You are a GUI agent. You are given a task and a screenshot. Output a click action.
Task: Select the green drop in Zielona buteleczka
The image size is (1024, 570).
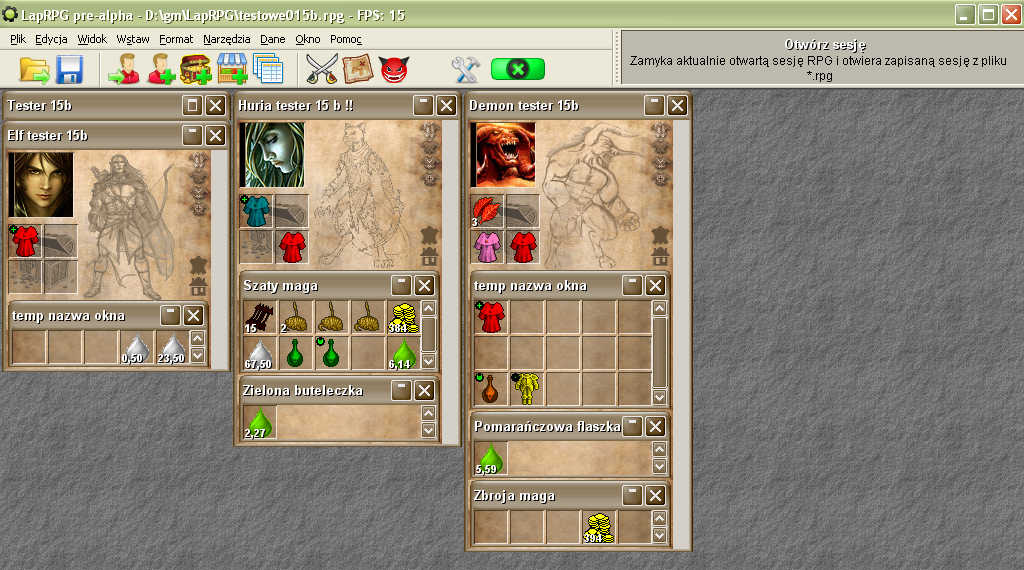click(x=259, y=422)
